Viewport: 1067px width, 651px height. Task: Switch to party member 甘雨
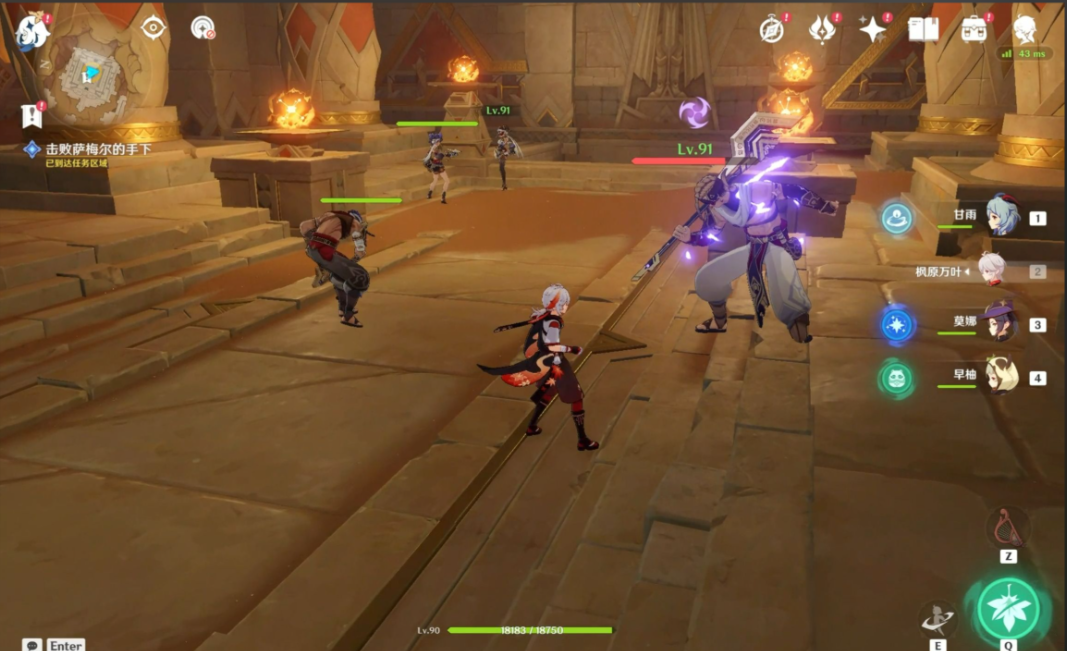point(999,216)
